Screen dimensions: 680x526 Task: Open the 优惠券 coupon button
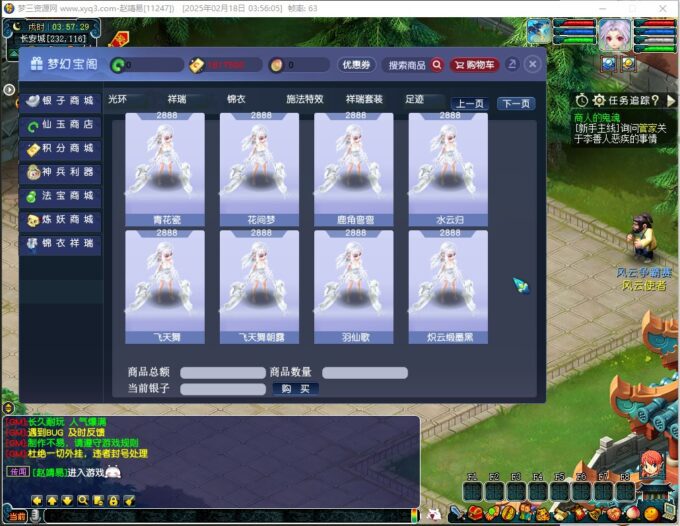pyautogui.click(x=357, y=65)
